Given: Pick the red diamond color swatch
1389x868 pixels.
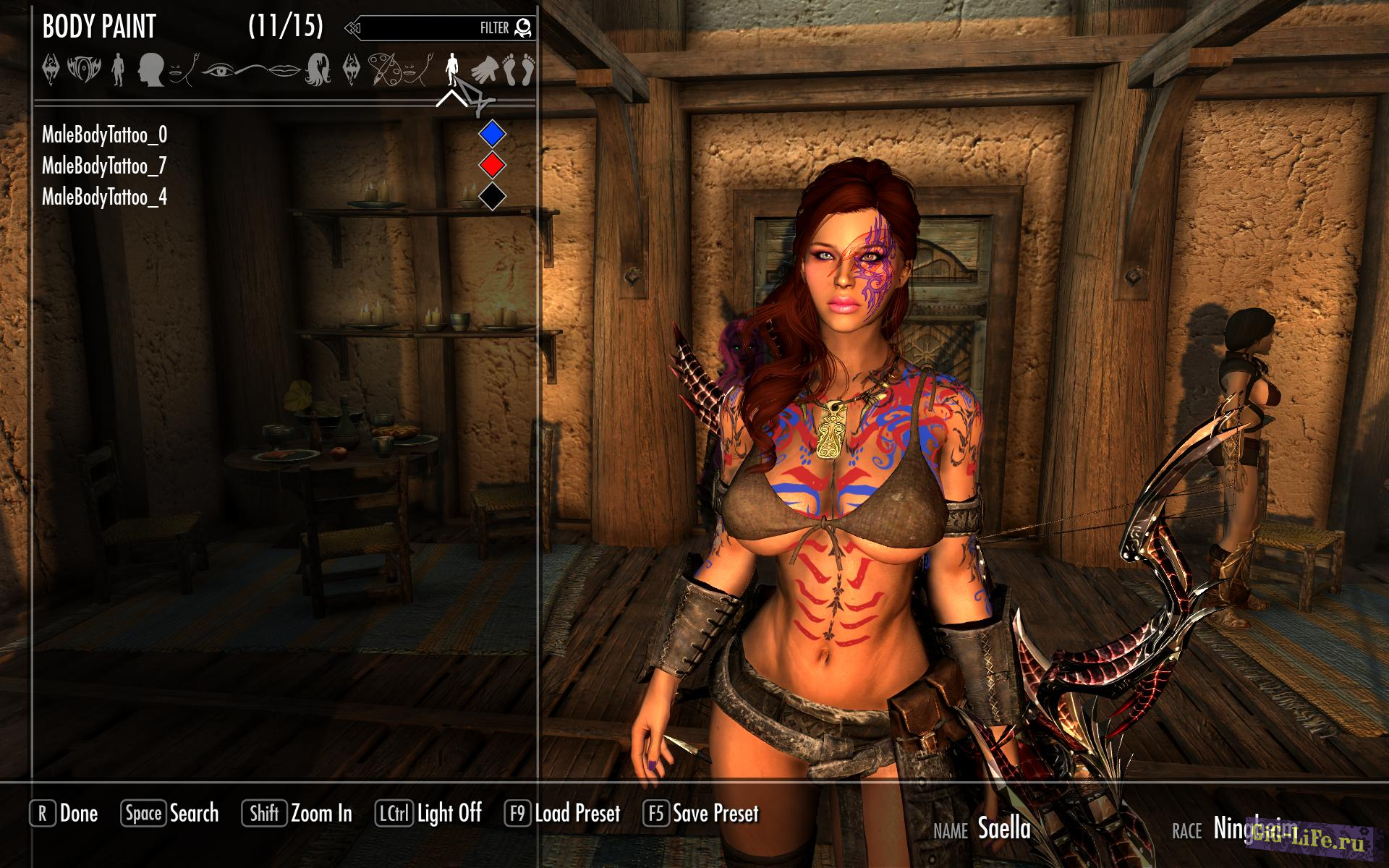Looking at the screenshot, I should pyautogui.click(x=491, y=164).
